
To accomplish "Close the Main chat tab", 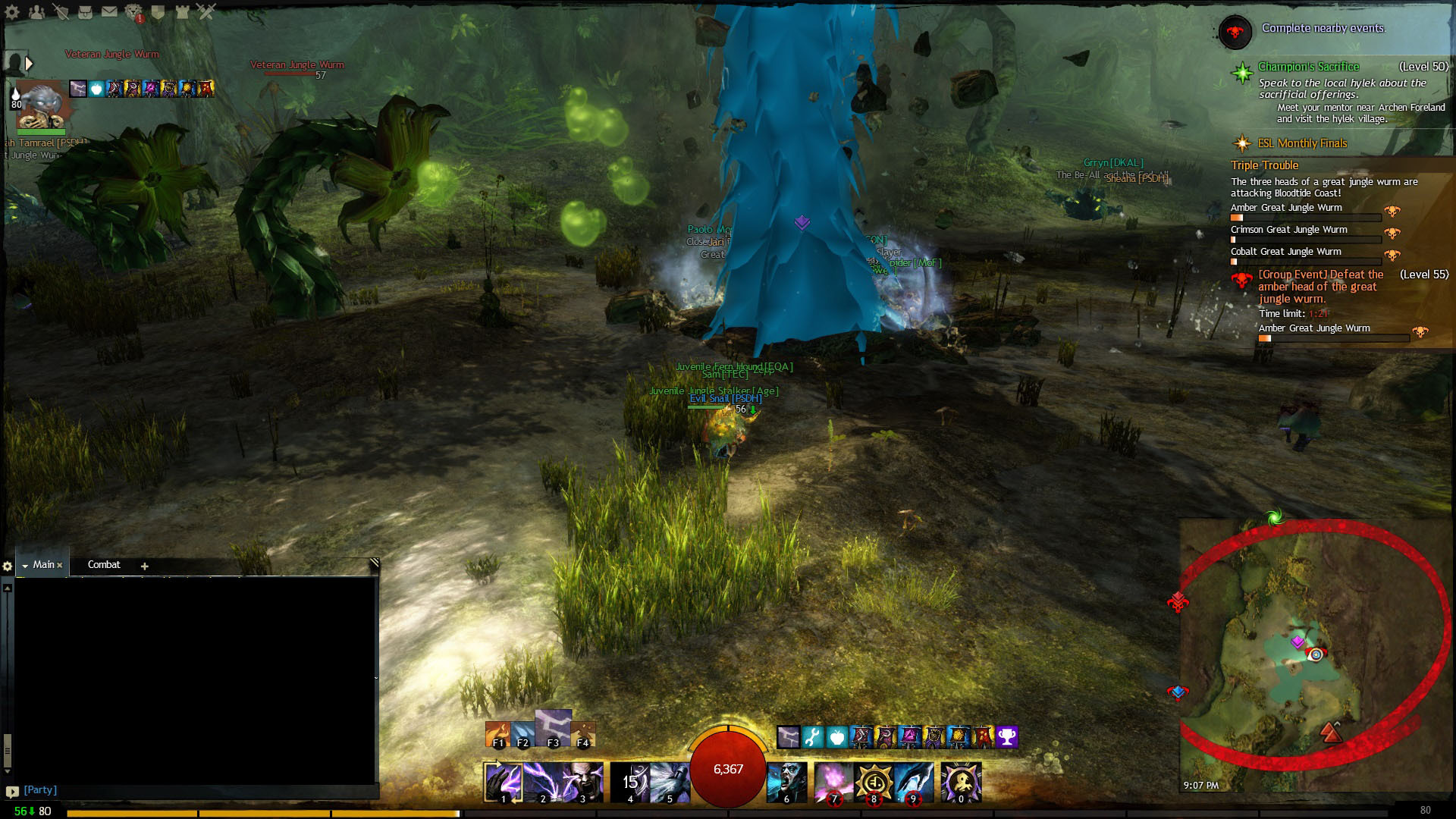I will pos(60,566).
